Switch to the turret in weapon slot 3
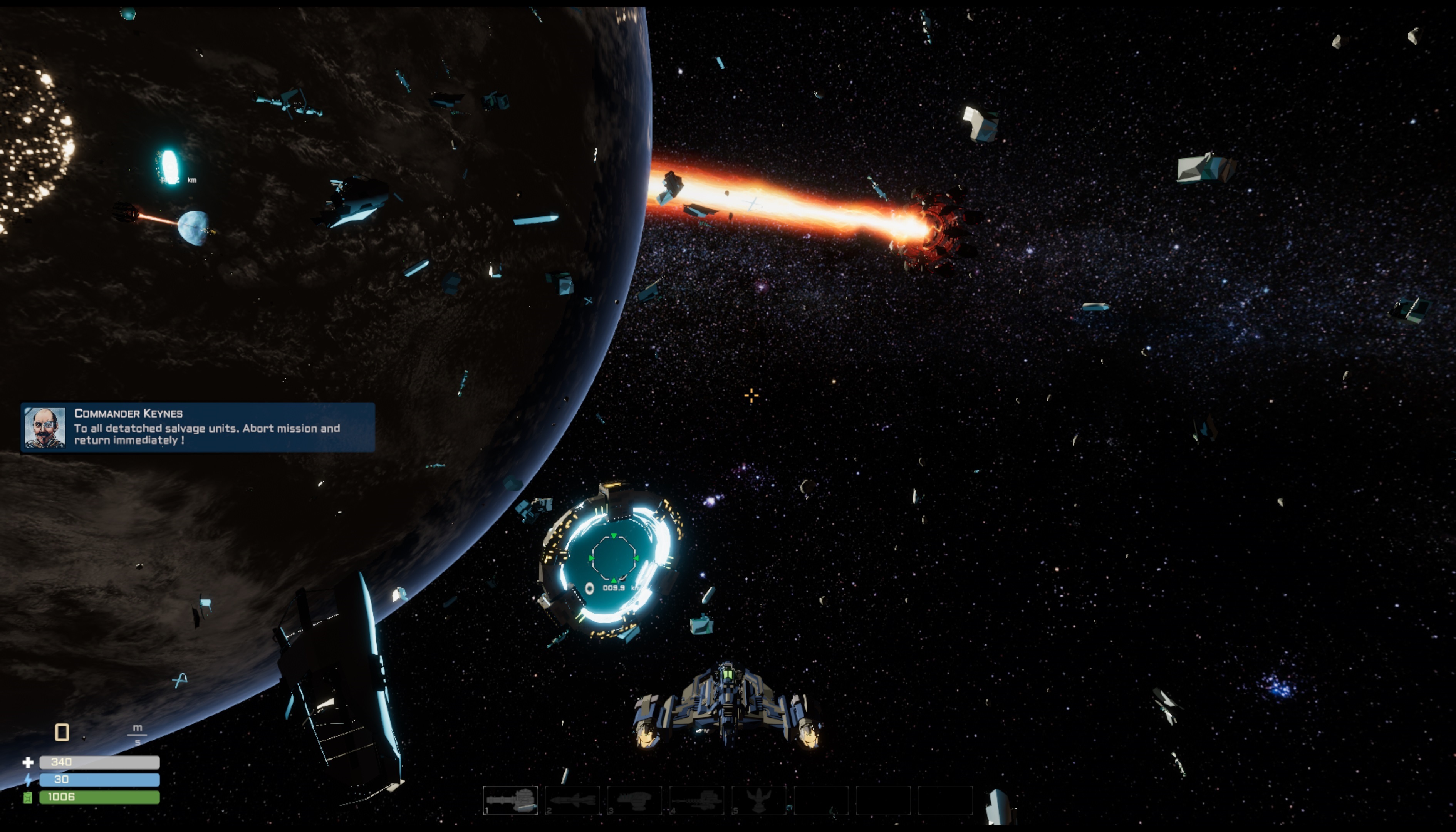This screenshot has height=832, width=1456. (635, 800)
